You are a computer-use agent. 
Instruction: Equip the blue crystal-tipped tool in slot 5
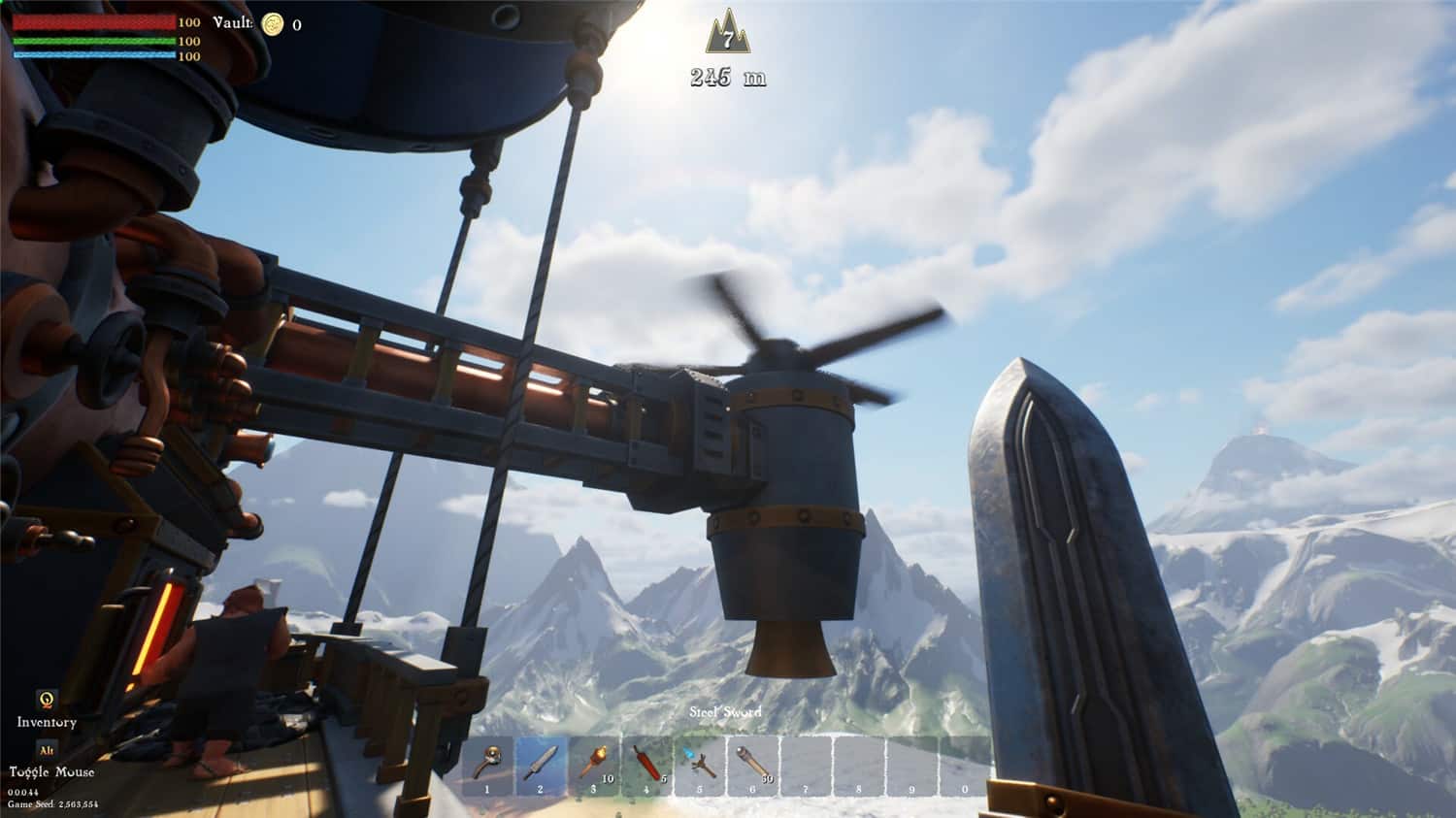(x=700, y=765)
